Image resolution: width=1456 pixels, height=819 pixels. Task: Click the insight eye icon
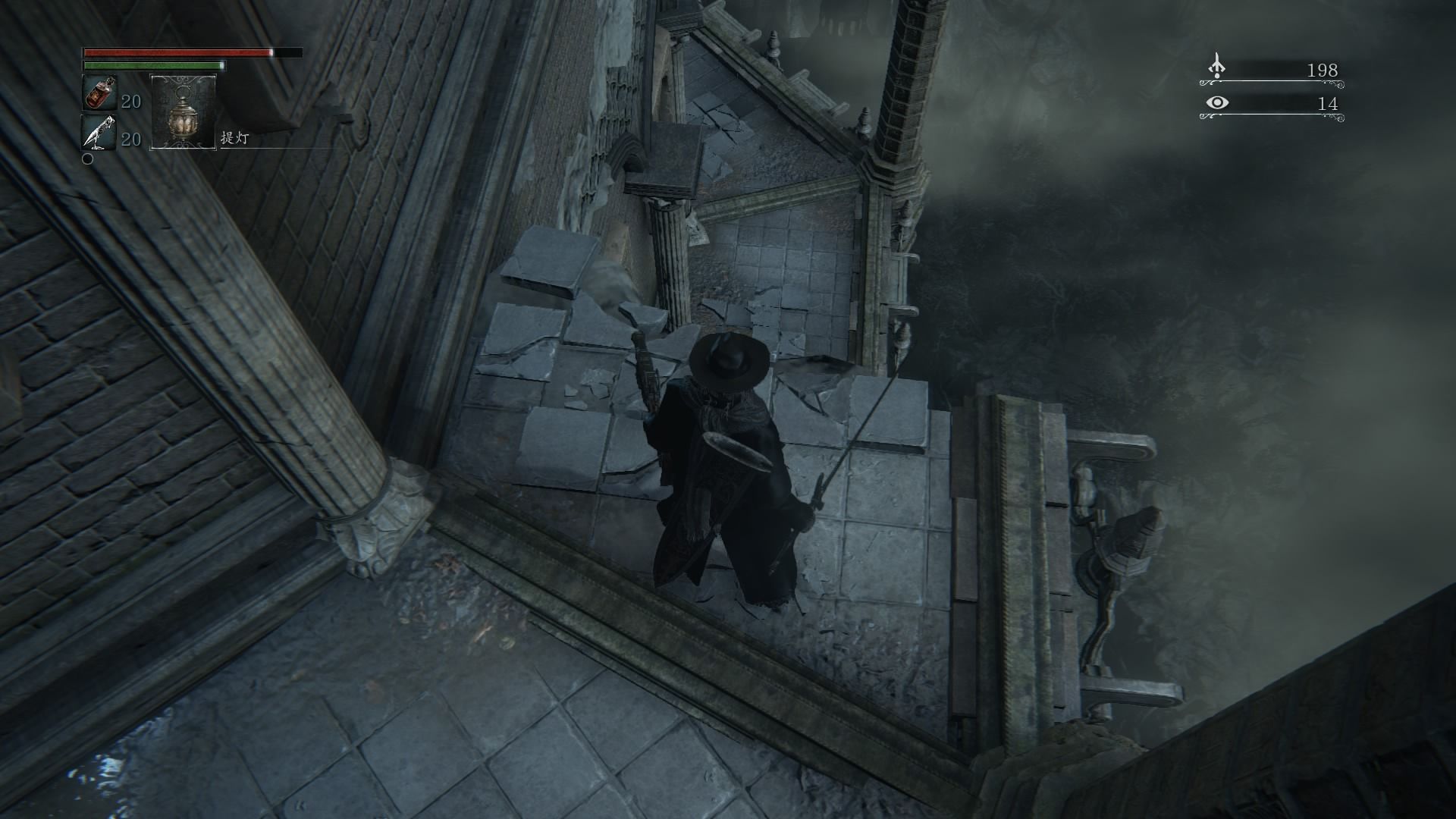click(1216, 102)
